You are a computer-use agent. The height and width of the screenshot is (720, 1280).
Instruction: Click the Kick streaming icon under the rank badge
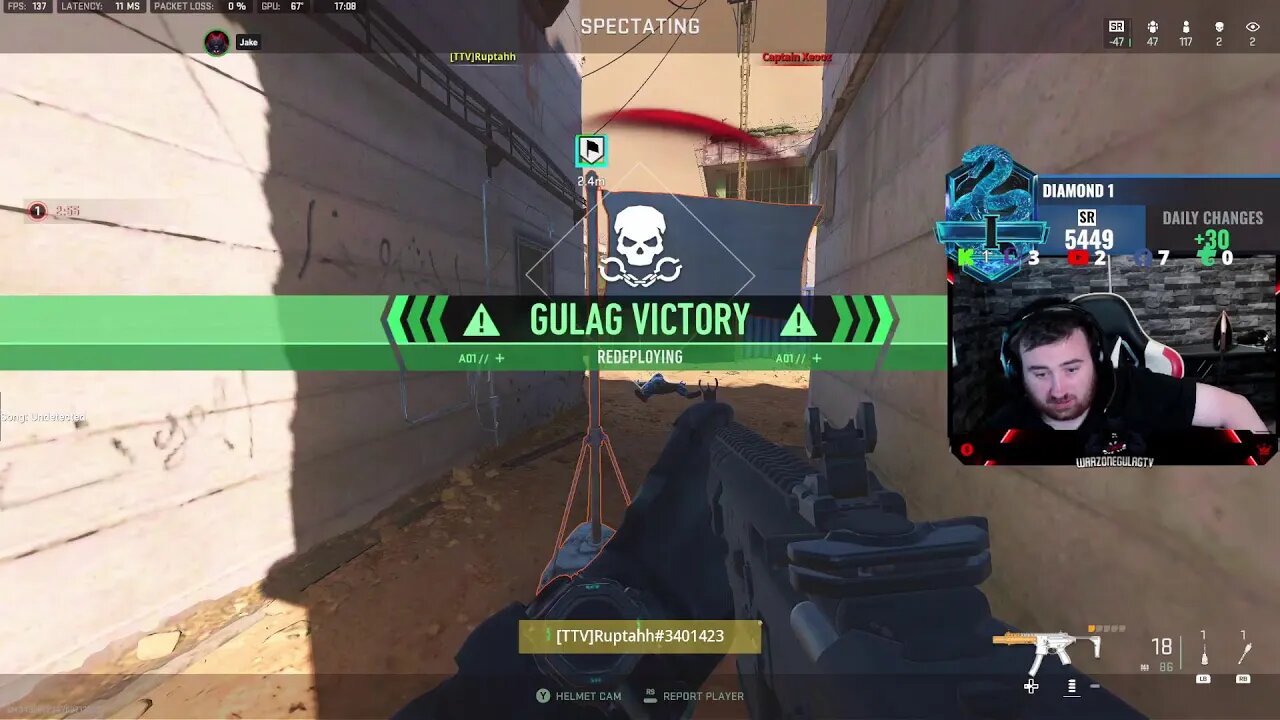coord(965,257)
